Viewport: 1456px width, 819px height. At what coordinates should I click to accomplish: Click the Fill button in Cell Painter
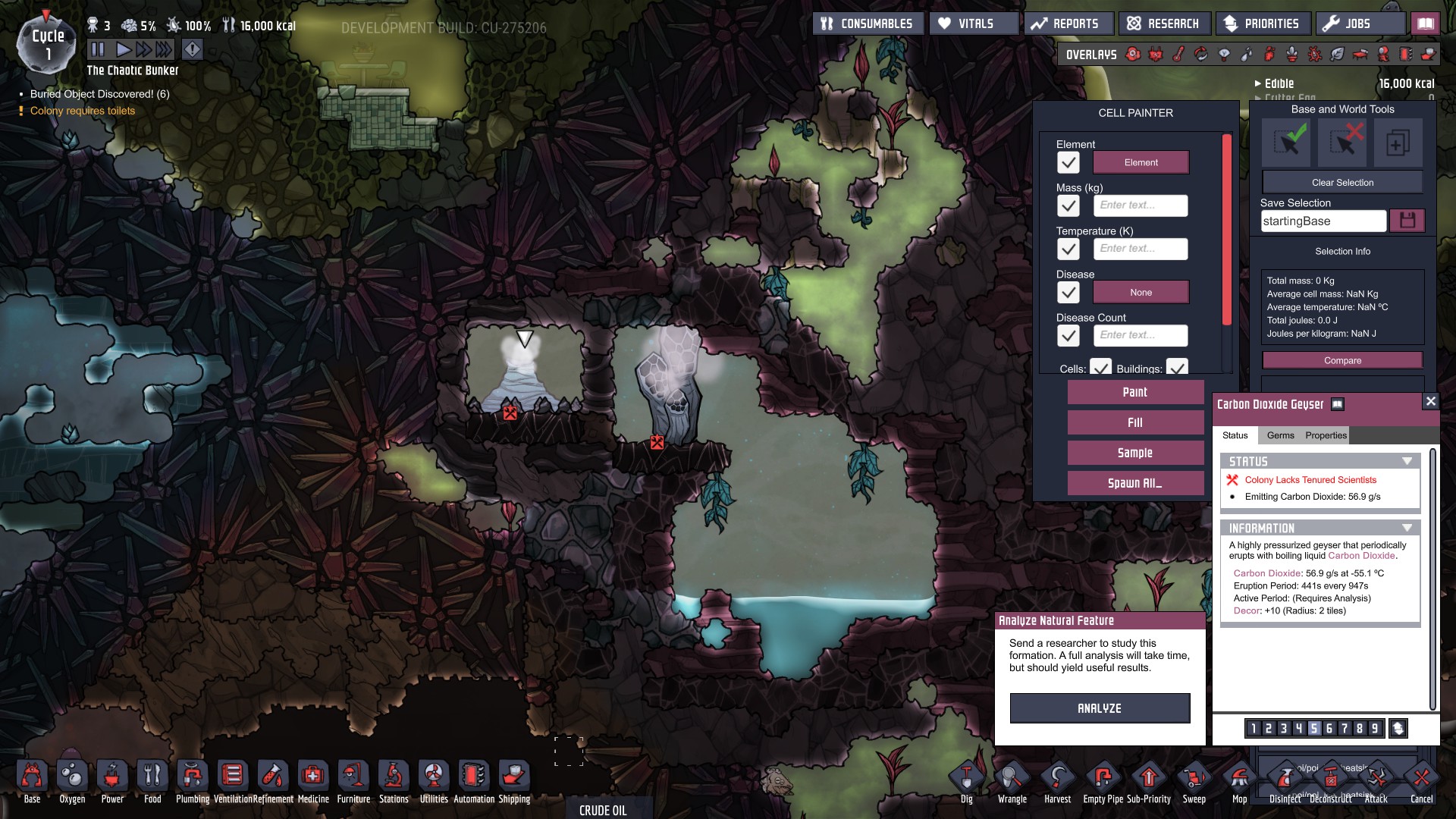tap(1134, 422)
